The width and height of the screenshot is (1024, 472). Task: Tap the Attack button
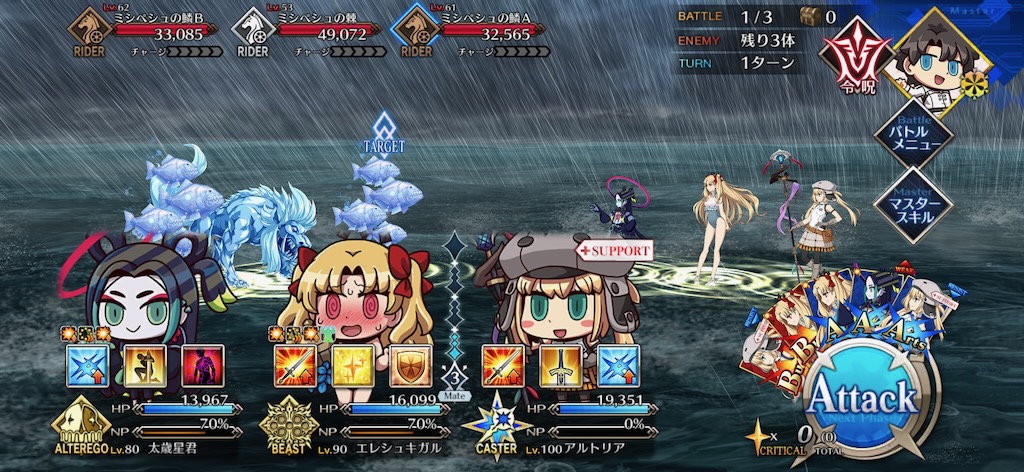tap(860, 398)
